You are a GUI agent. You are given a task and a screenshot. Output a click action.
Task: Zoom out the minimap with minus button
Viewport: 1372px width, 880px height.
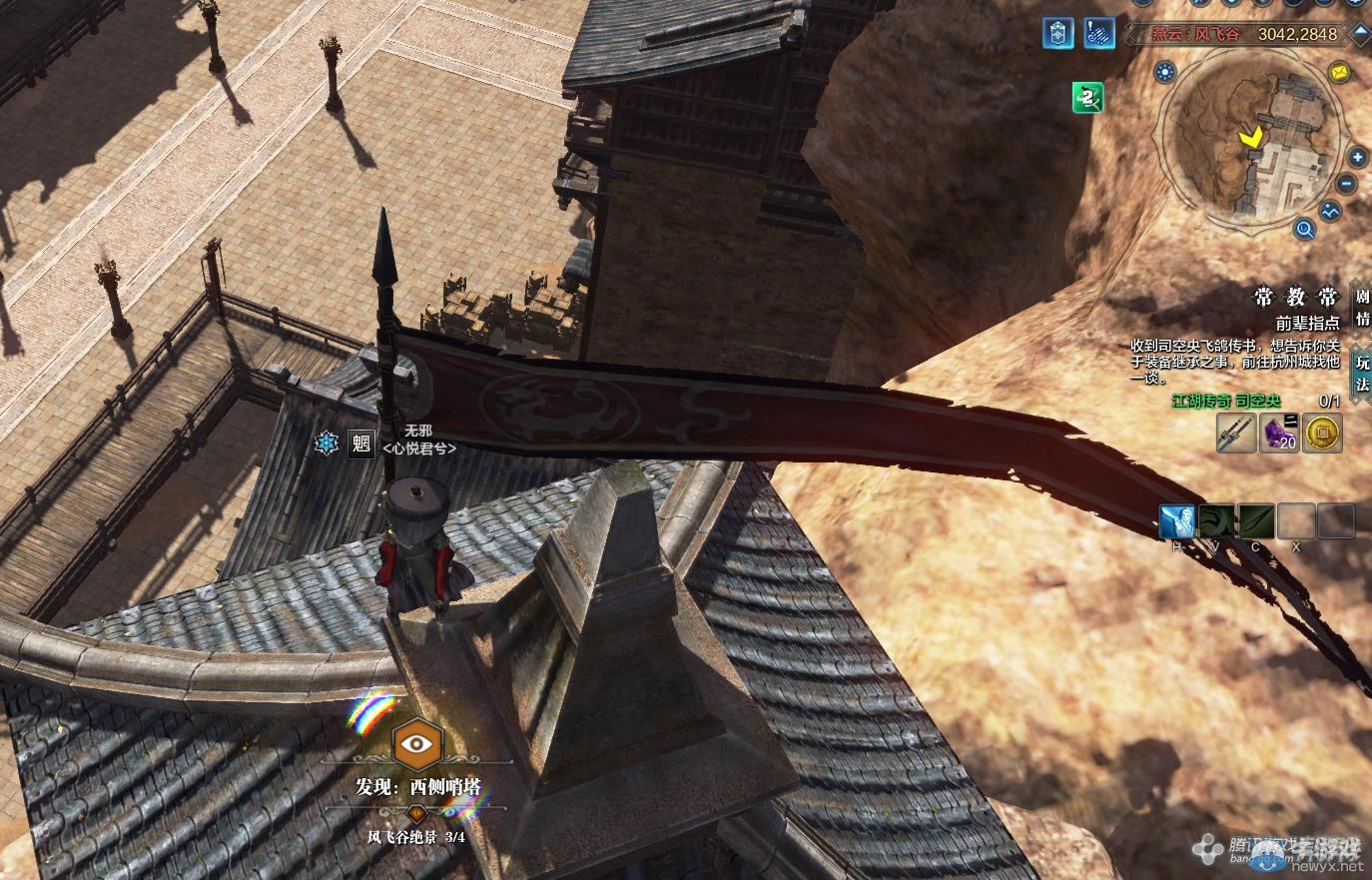(1347, 185)
